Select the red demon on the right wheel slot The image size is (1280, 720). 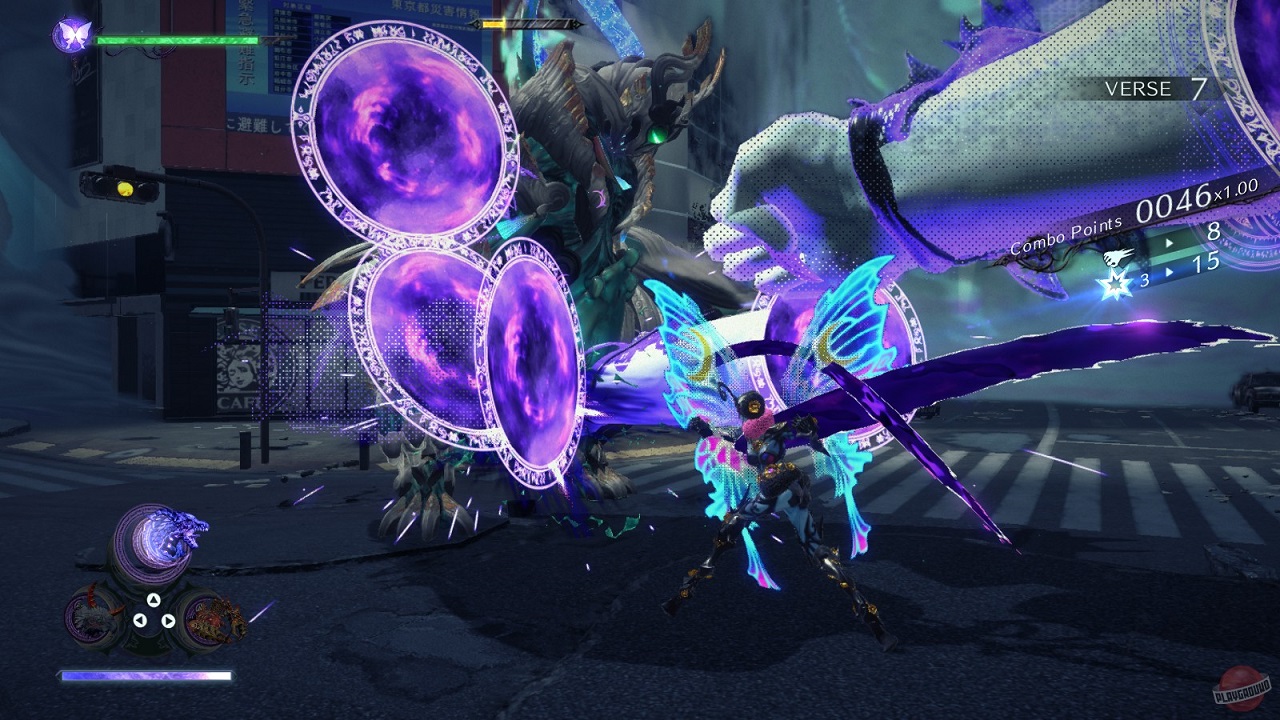pyautogui.click(x=210, y=620)
